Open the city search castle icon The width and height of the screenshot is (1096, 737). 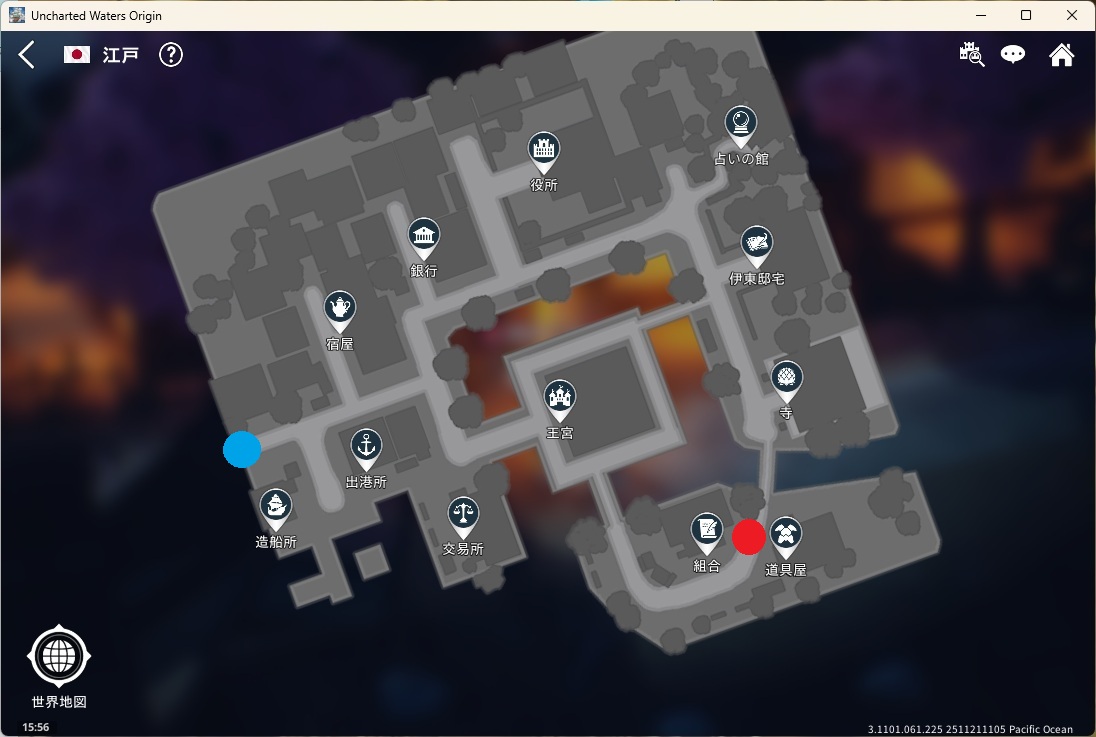click(971, 55)
